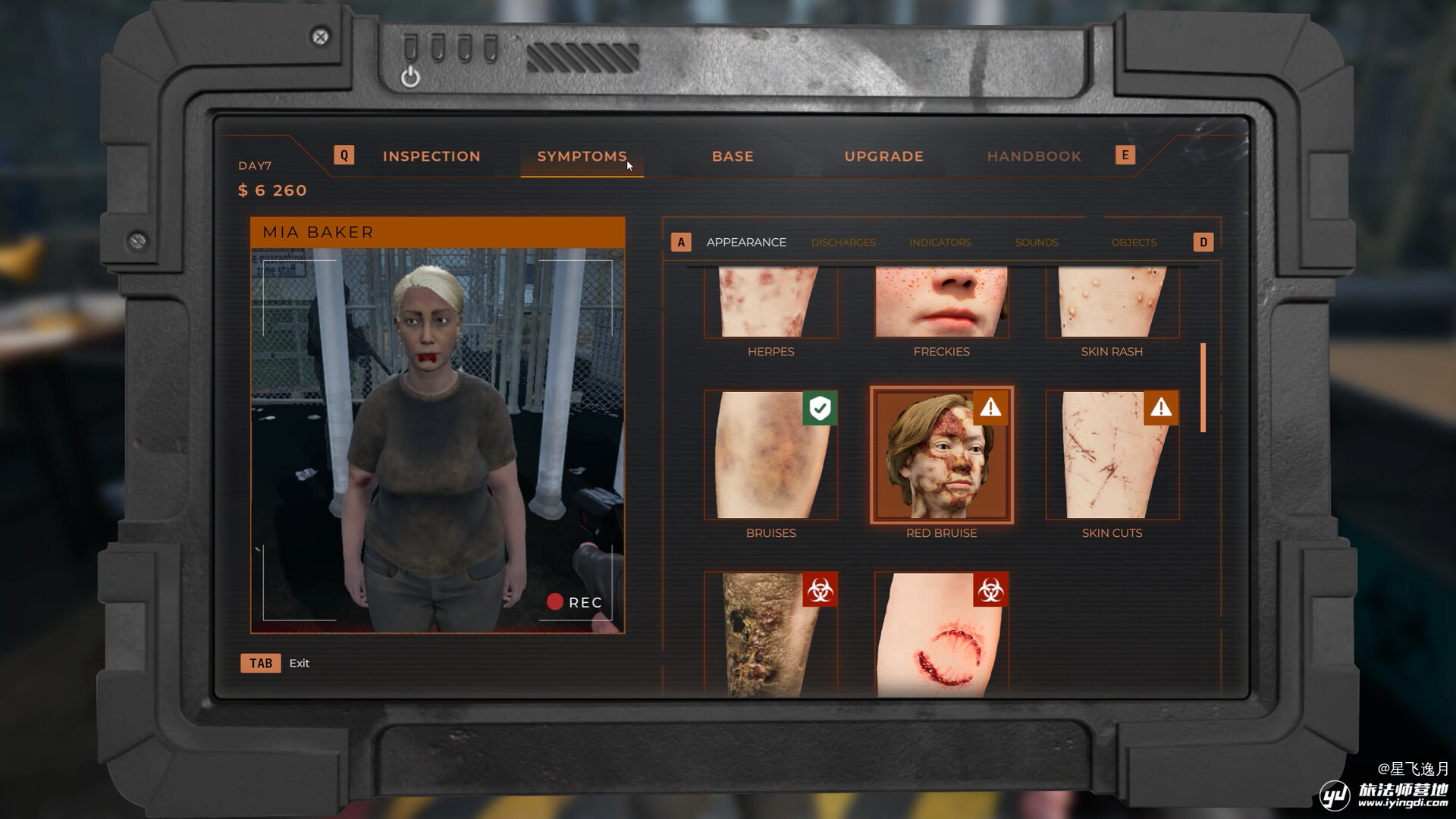Select the Appearance symptom category

click(745, 242)
